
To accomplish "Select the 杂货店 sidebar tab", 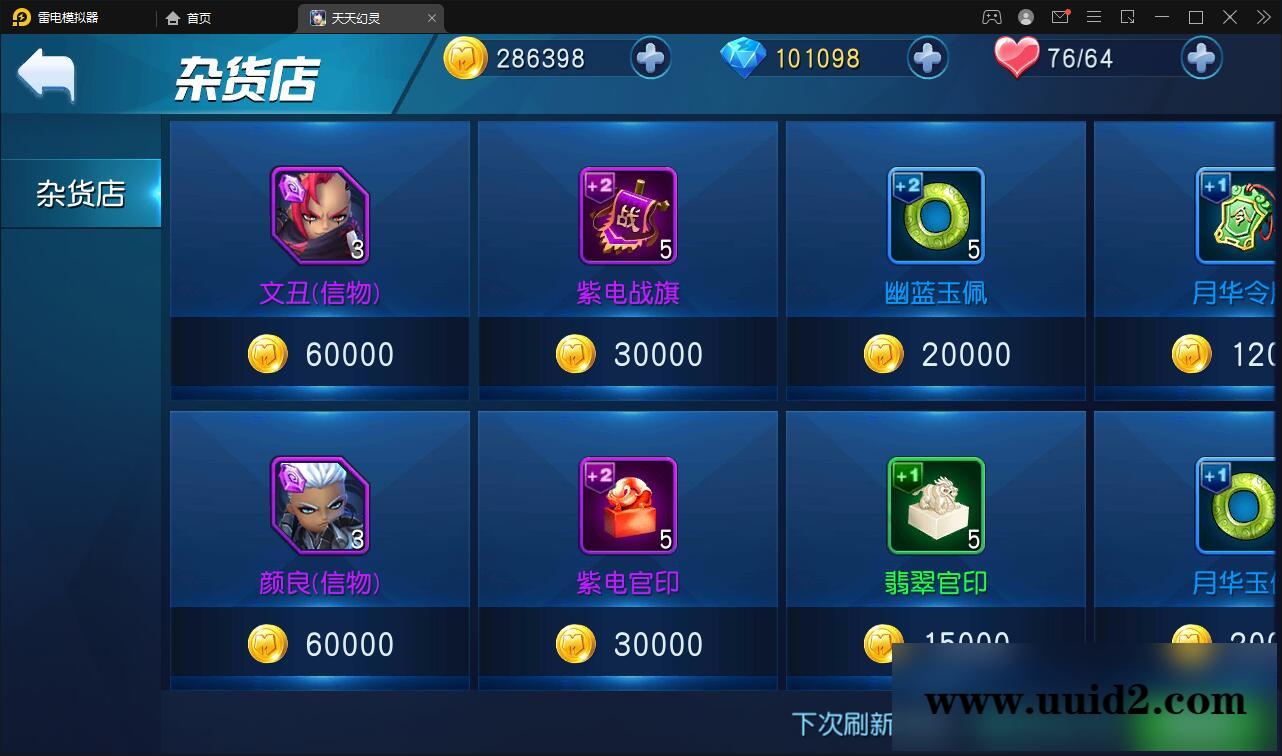I will [x=80, y=193].
